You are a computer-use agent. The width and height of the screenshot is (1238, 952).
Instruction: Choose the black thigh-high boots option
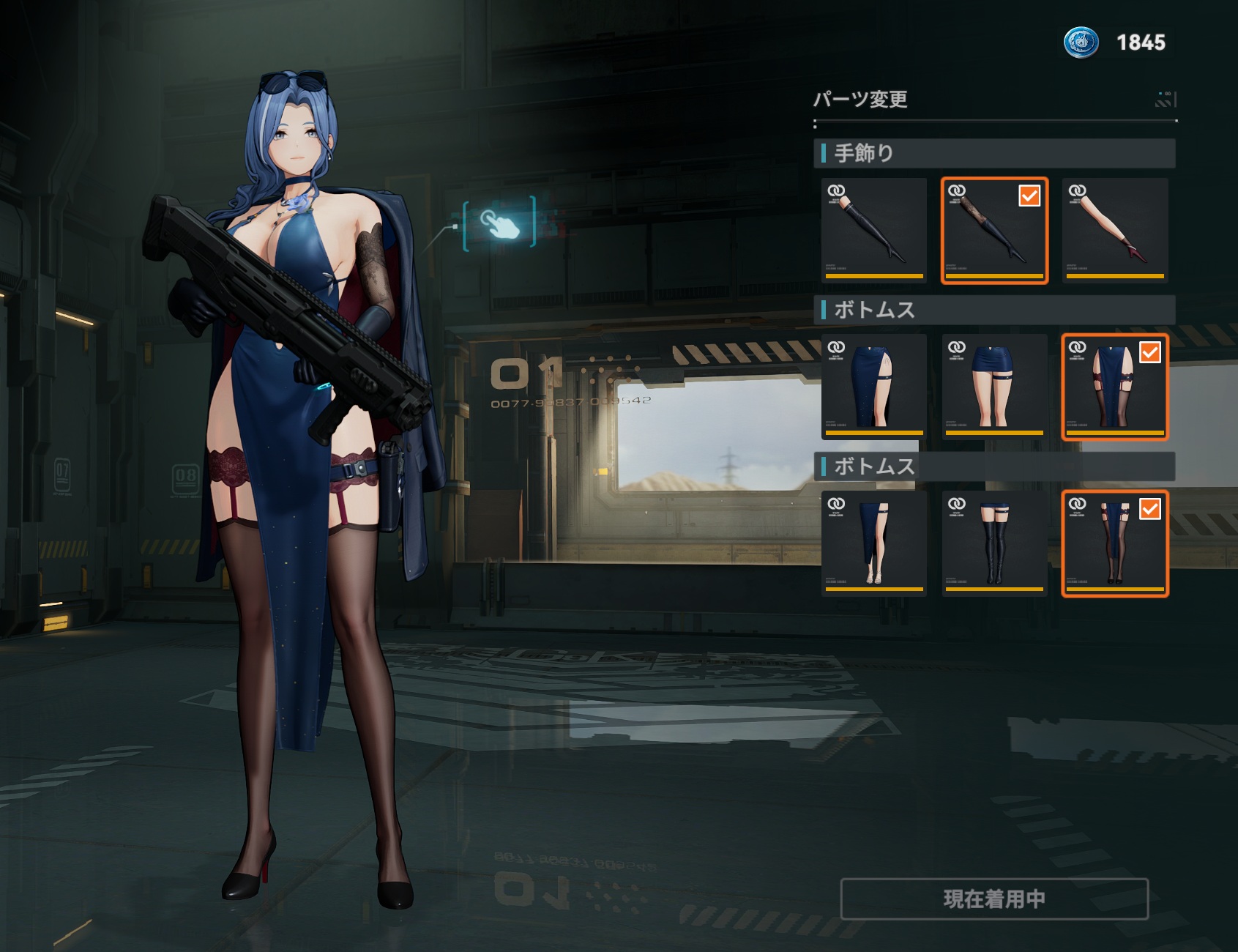click(994, 543)
